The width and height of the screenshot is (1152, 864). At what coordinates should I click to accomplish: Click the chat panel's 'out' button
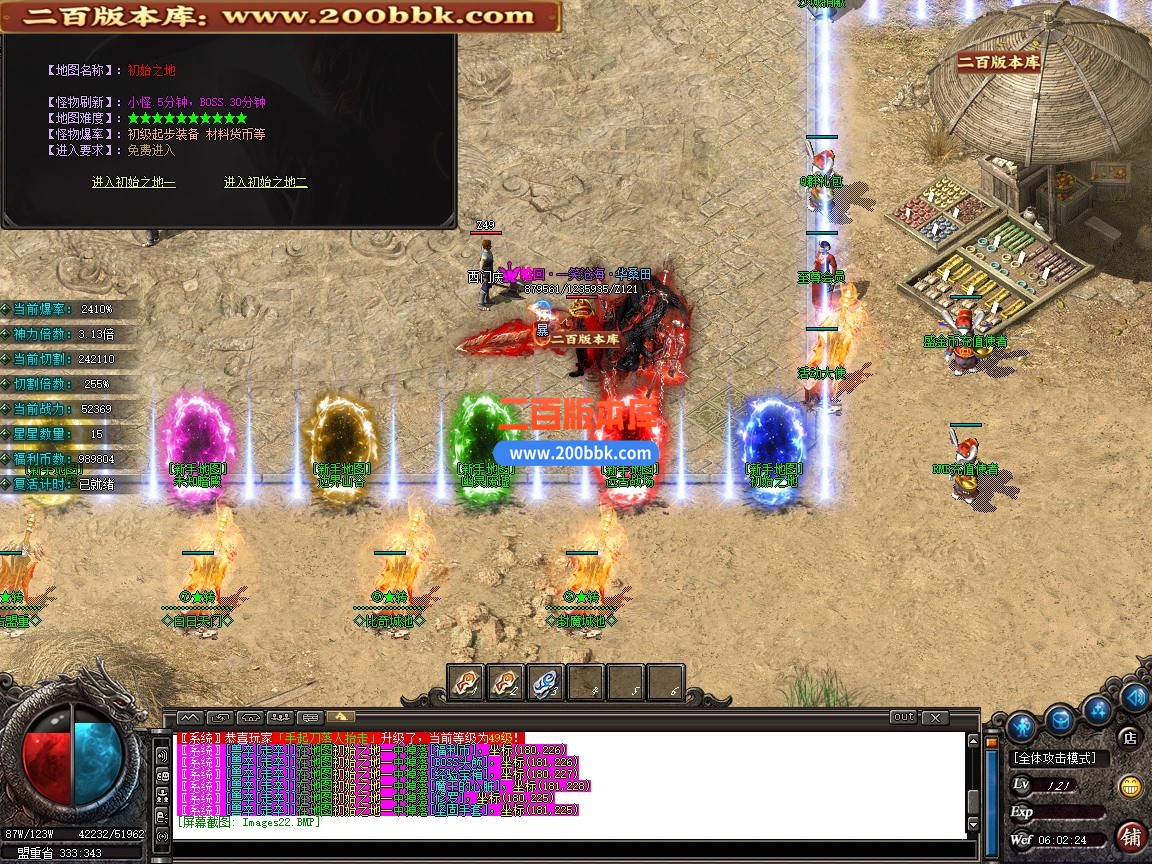click(x=903, y=717)
